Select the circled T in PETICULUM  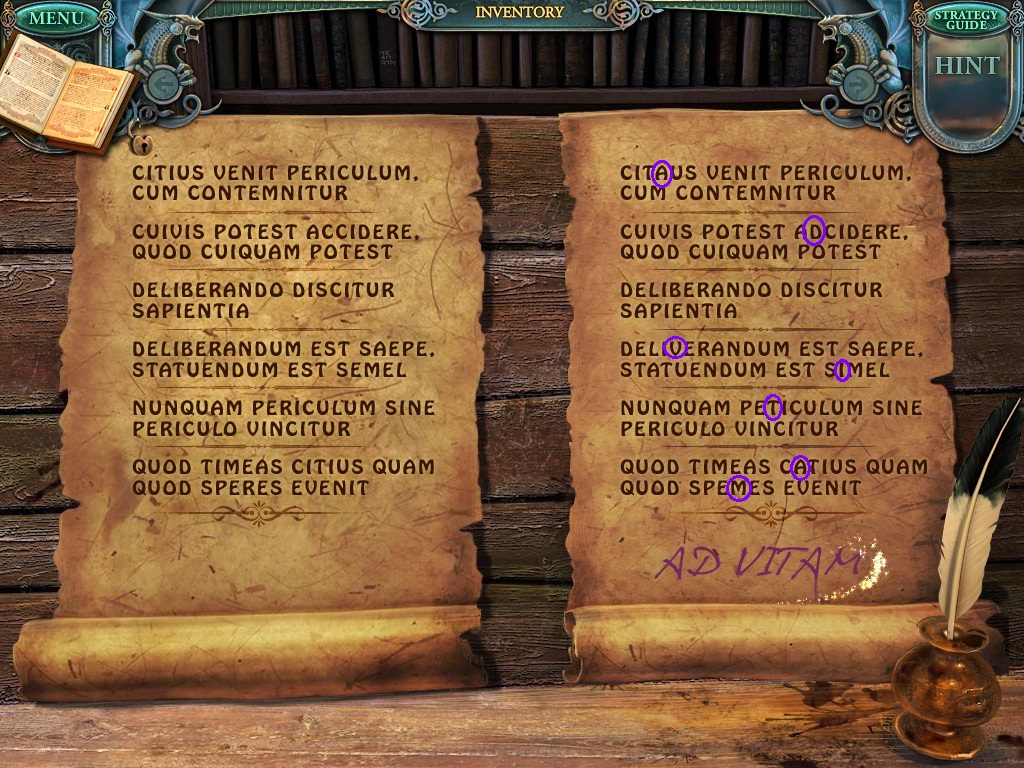772,407
